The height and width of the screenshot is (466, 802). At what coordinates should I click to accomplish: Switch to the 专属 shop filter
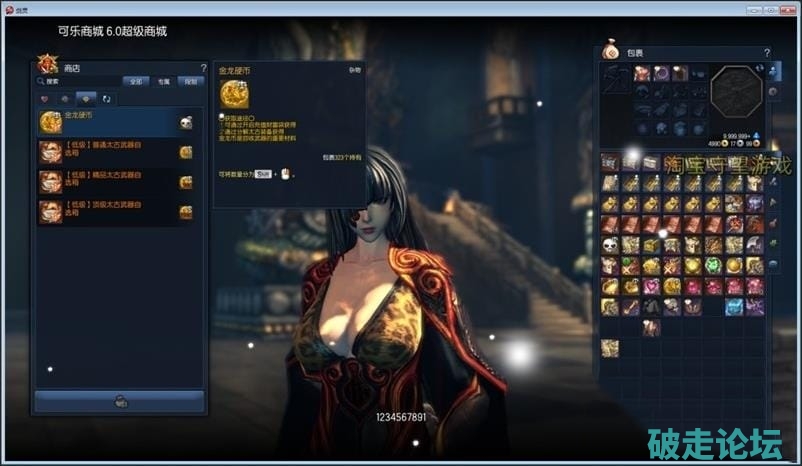(x=163, y=81)
